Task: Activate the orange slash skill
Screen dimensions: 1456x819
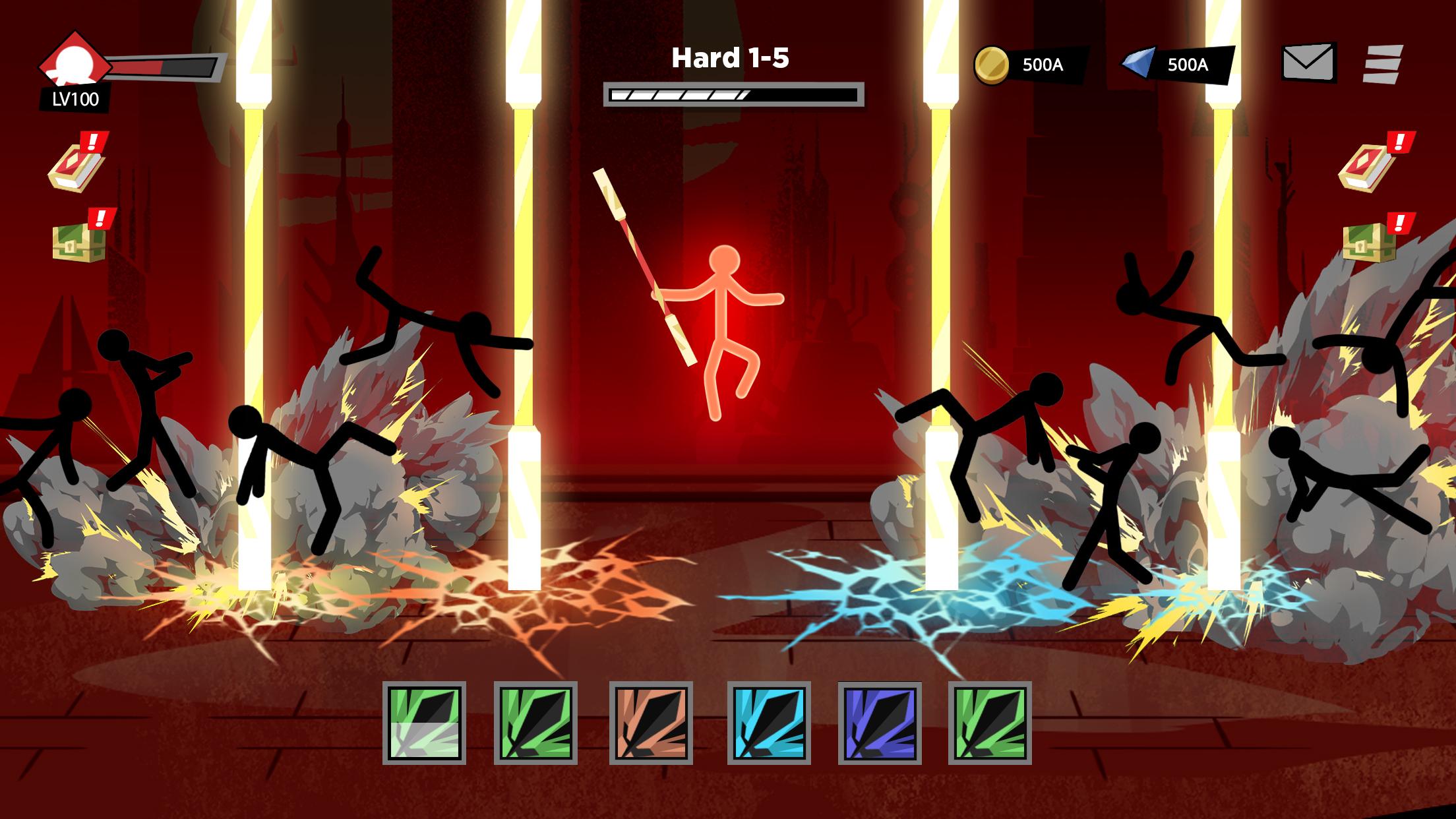Action: pos(651,723)
